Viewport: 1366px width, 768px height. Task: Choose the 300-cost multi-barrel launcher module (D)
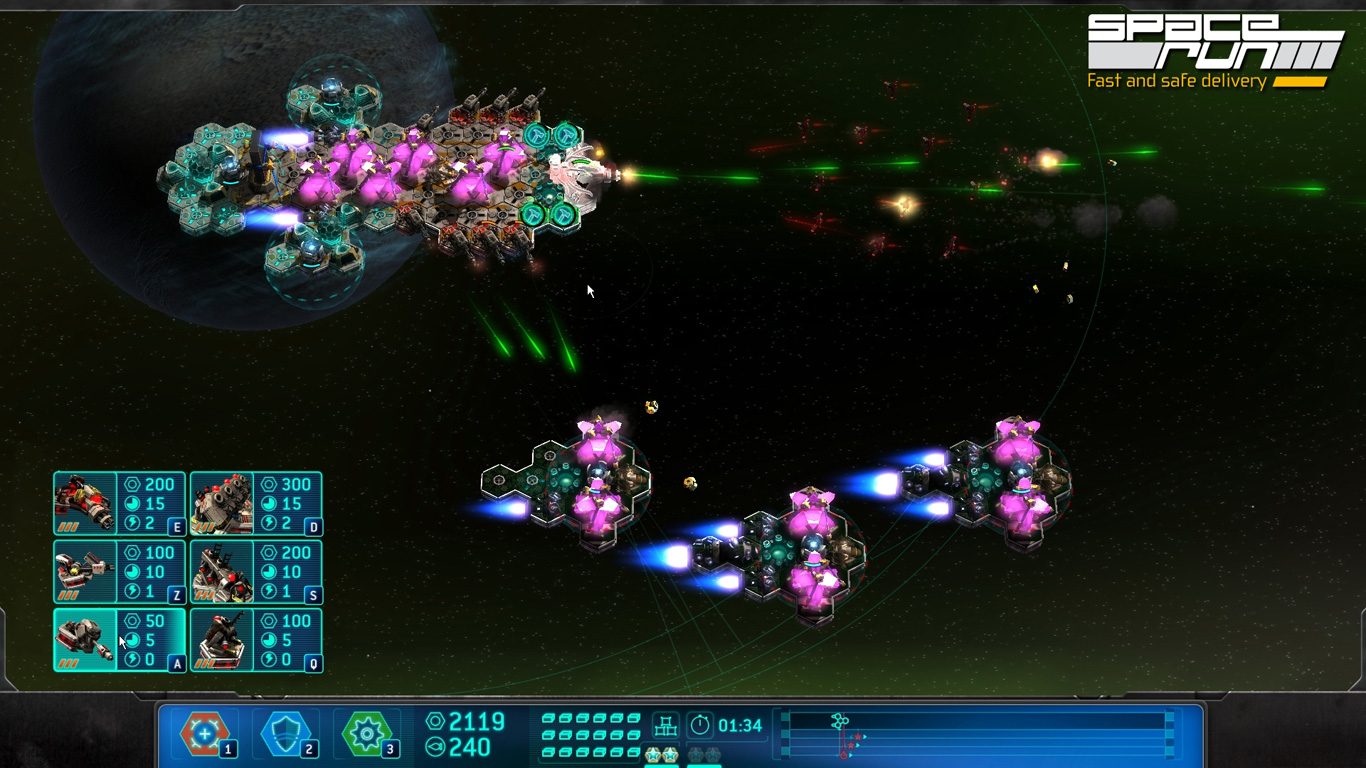click(x=256, y=504)
